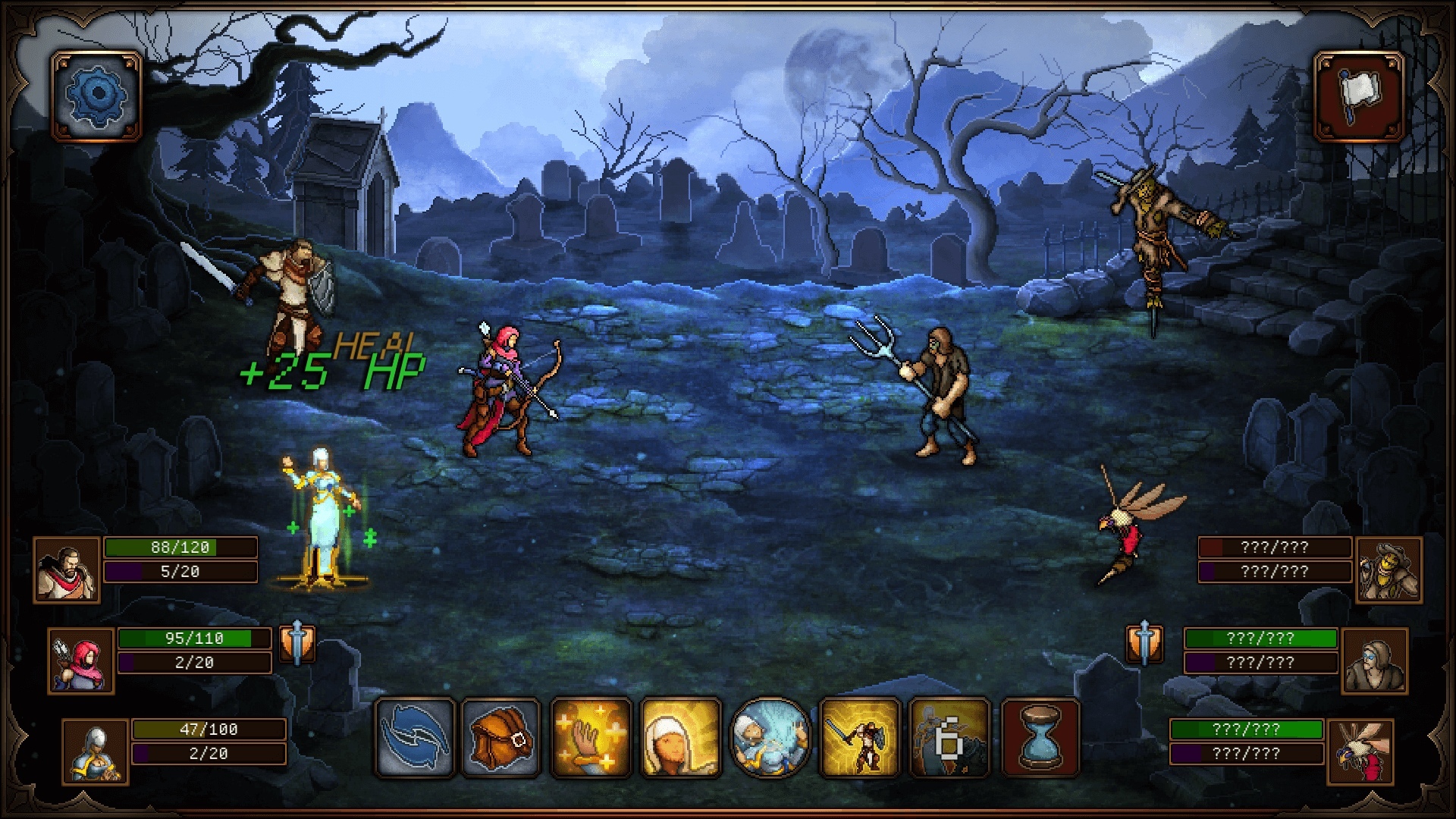This screenshot has height=819, width=1456.
Task: Cast the round blue priestess spell
Action: (x=770, y=738)
